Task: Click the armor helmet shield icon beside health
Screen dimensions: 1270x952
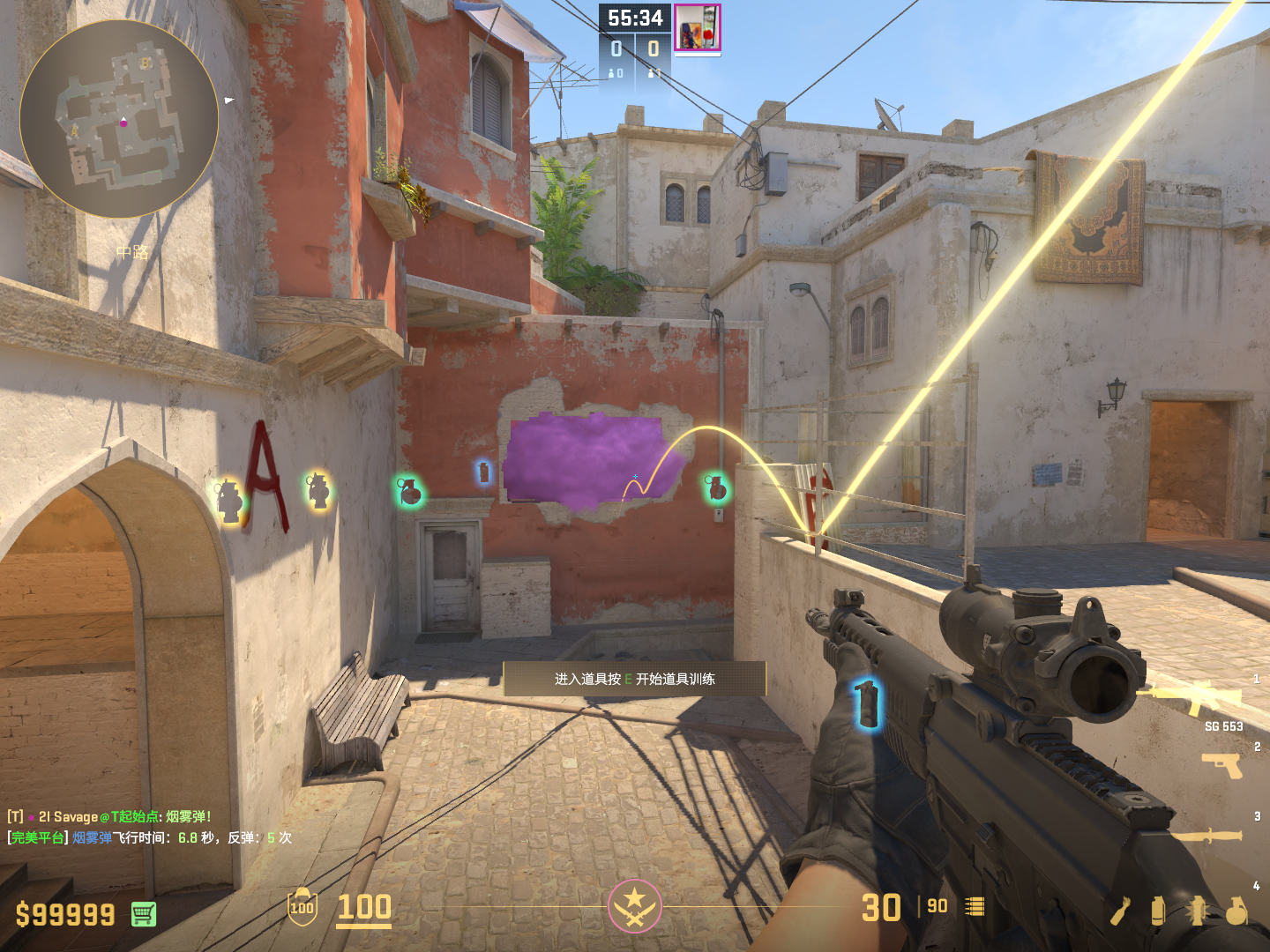Action: point(303,908)
